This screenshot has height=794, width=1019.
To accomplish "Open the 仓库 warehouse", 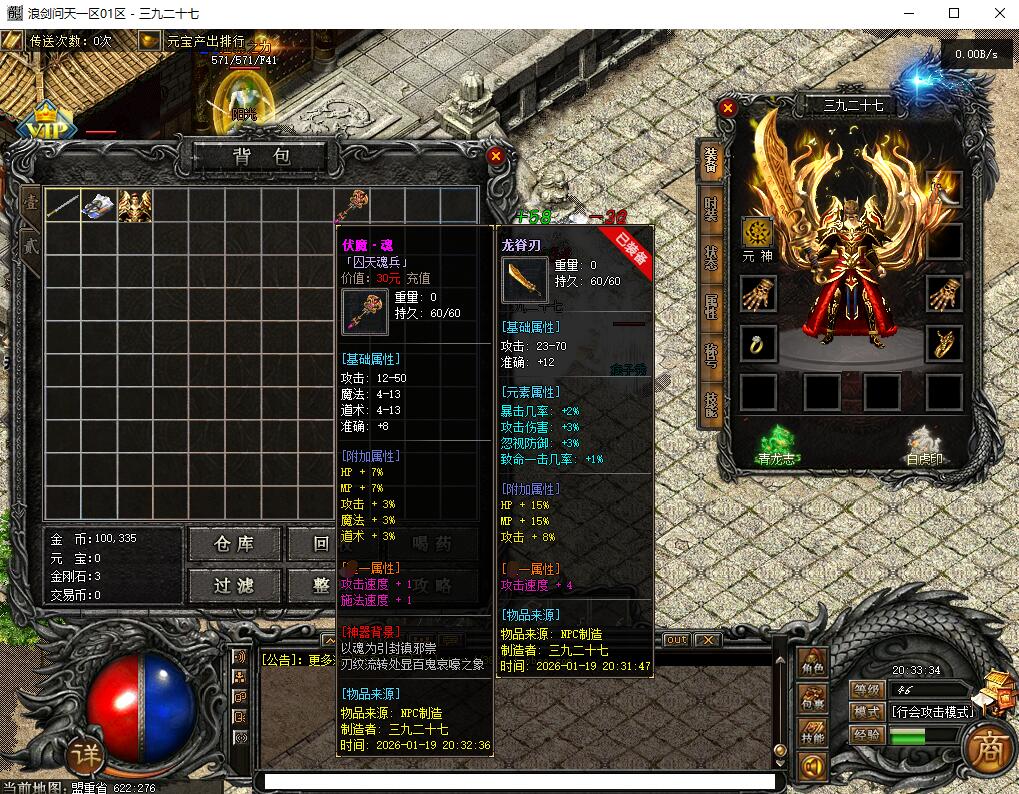I will pyautogui.click(x=234, y=543).
